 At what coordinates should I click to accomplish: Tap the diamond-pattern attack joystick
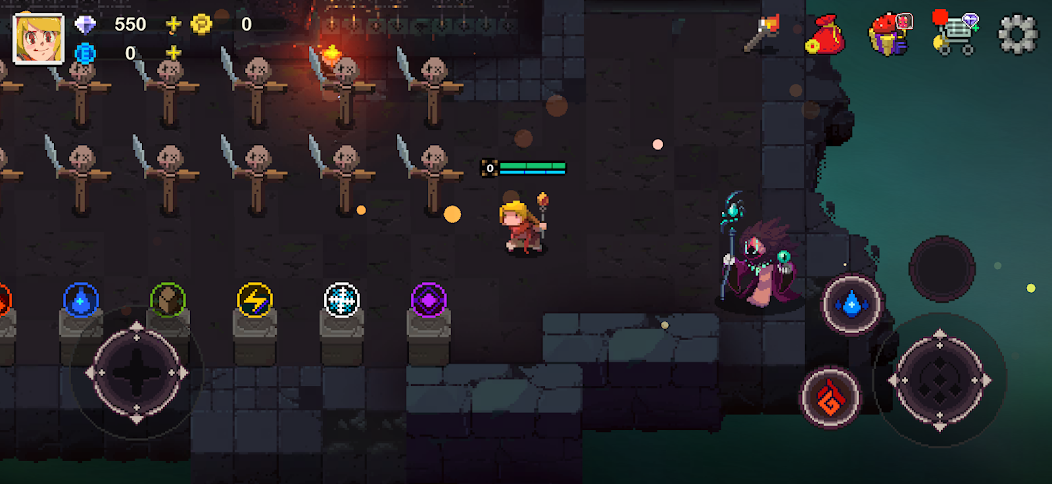point(940,379)
